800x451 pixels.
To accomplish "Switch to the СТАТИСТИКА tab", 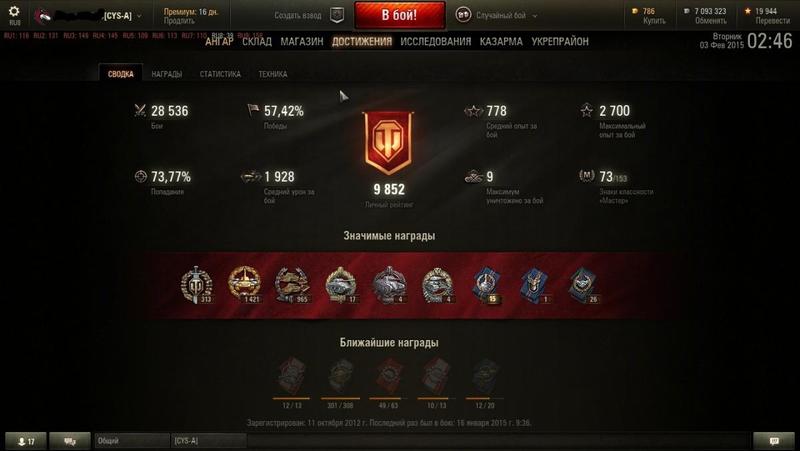I will tap(220, 74).
